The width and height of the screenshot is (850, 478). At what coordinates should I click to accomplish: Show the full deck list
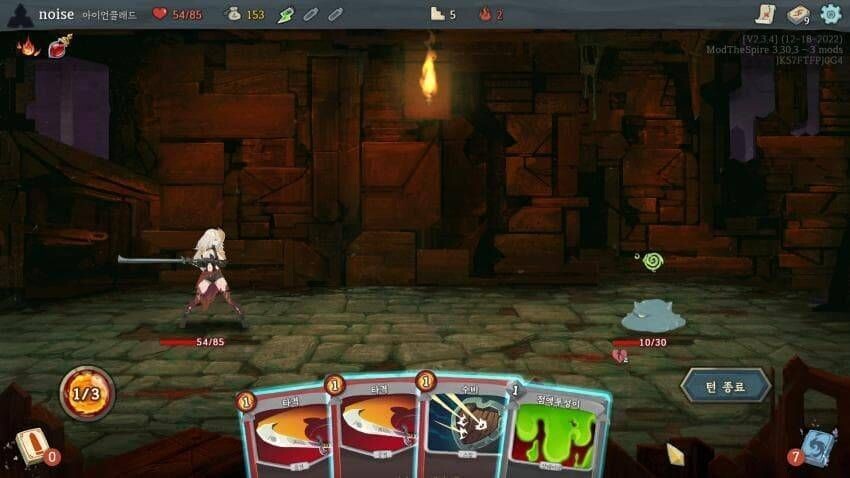click(798, 14)
